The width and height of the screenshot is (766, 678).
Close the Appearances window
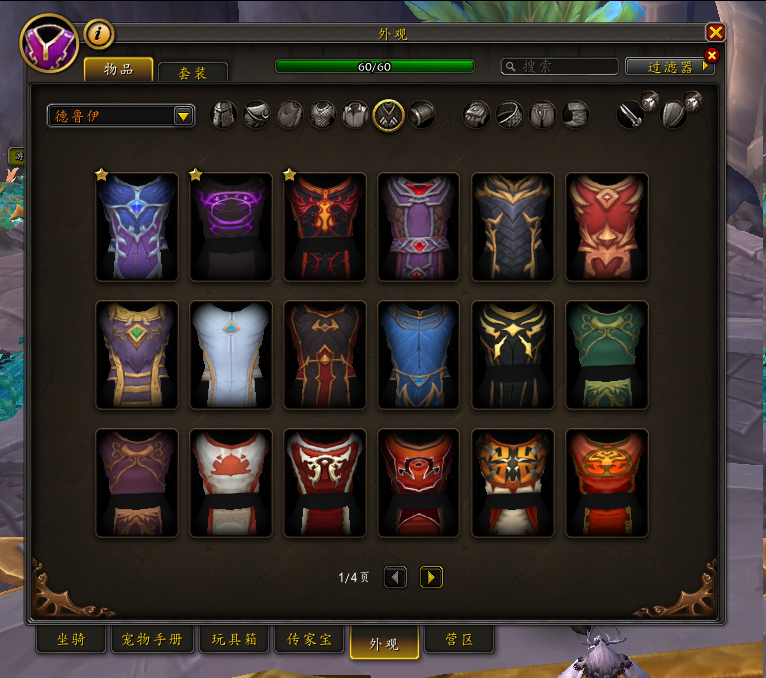coord(715,33)
